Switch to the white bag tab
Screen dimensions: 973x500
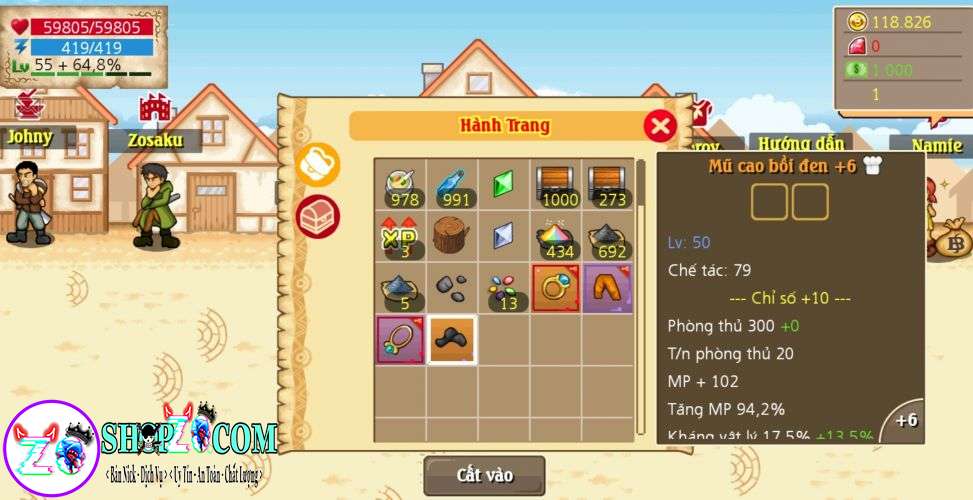(x=319, y=165)
